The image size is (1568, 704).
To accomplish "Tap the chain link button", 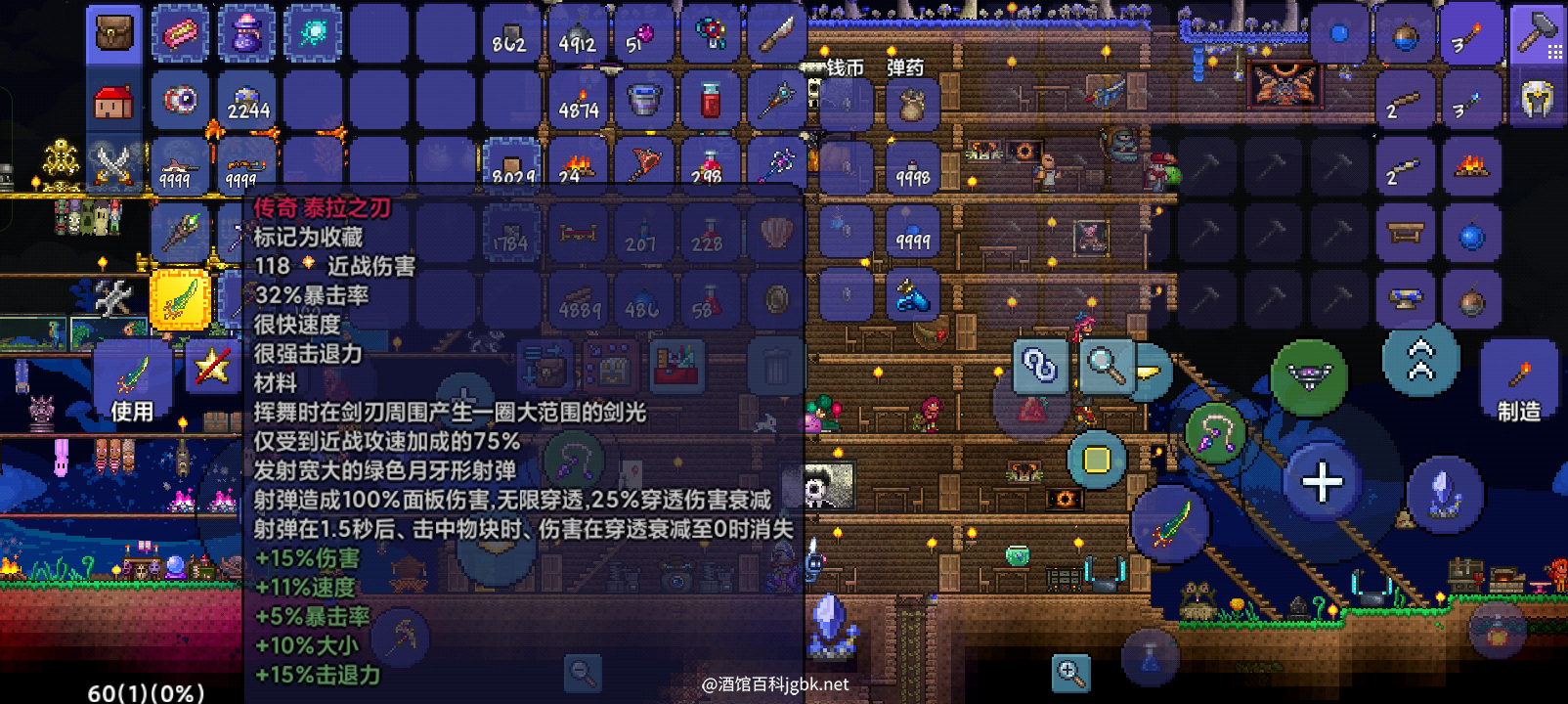I will pos(1039,367).
